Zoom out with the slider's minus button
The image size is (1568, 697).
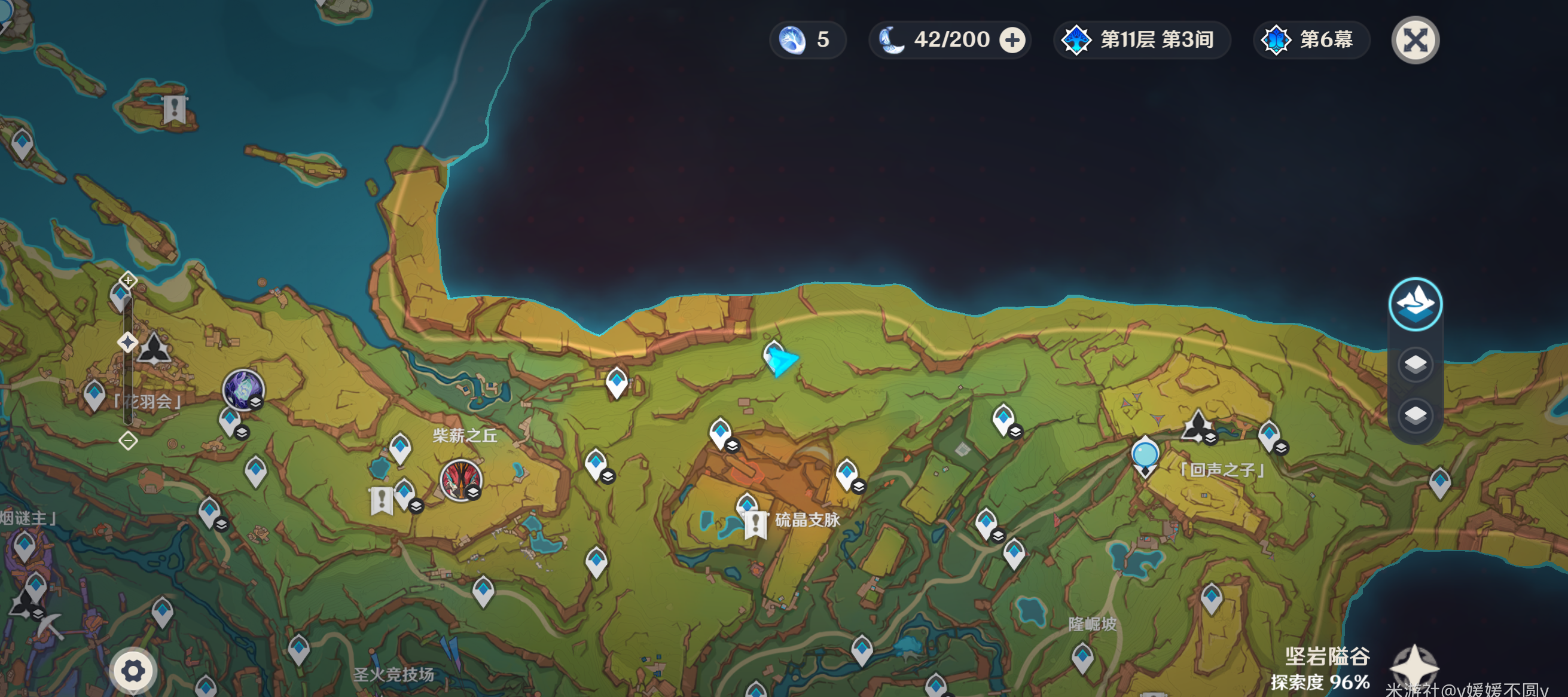click(128, 441)
